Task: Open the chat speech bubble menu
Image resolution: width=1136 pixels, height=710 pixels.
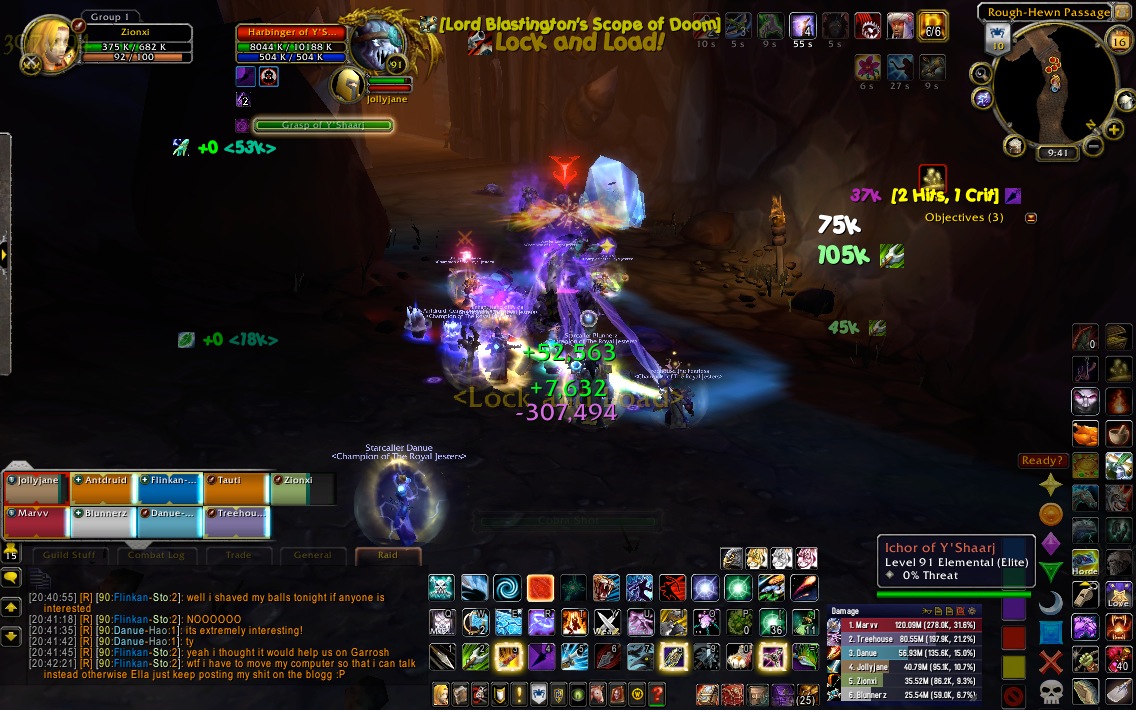Action: tap(11, 577)
